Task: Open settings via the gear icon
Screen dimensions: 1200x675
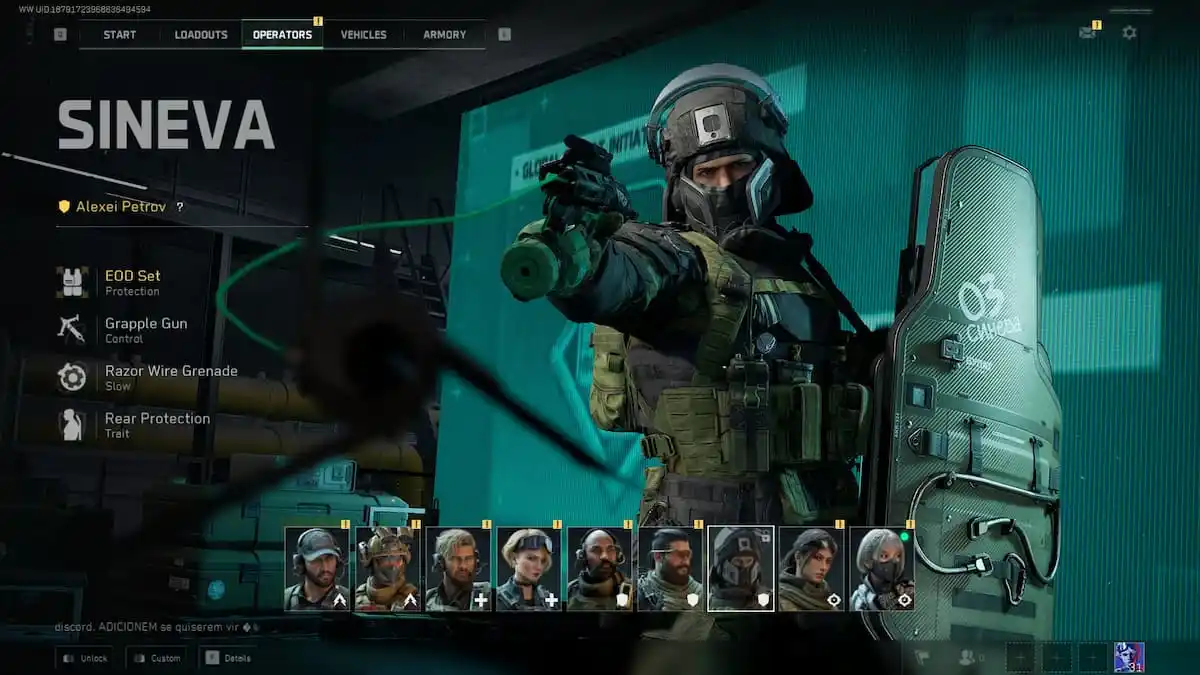Action: click(x=1129, y=33)
